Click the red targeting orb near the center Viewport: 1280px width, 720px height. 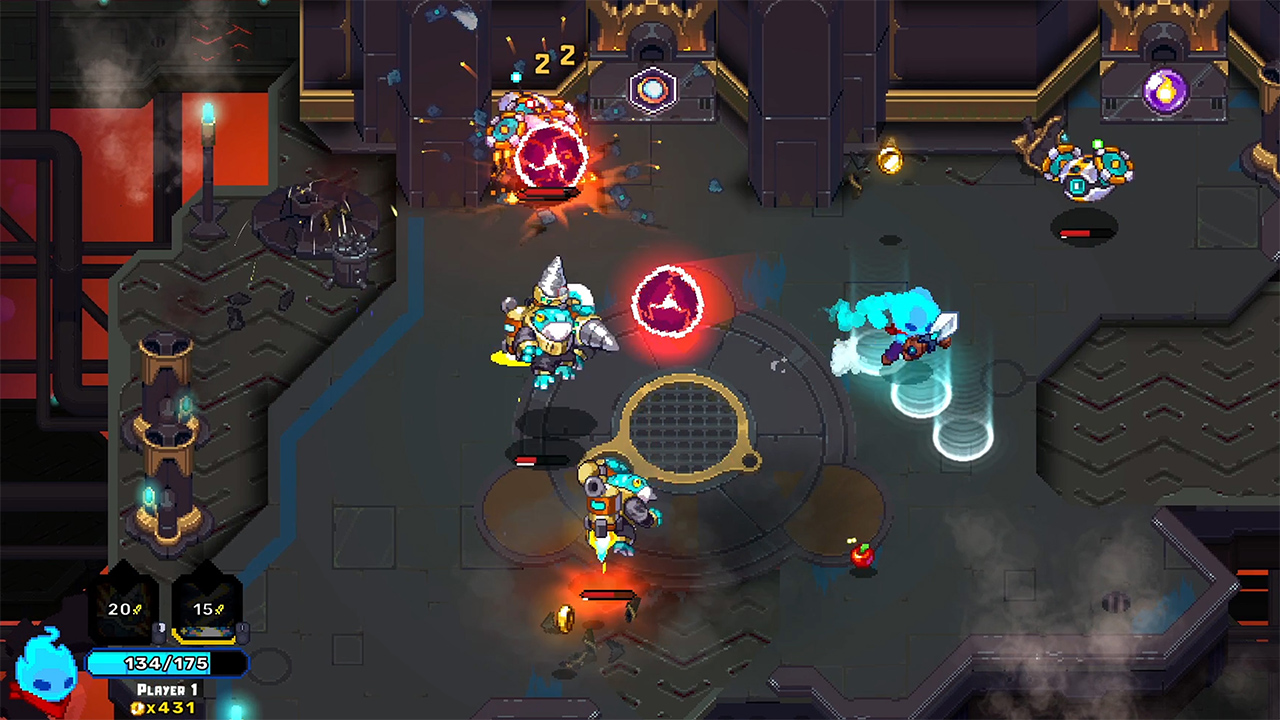coord(668,300)
